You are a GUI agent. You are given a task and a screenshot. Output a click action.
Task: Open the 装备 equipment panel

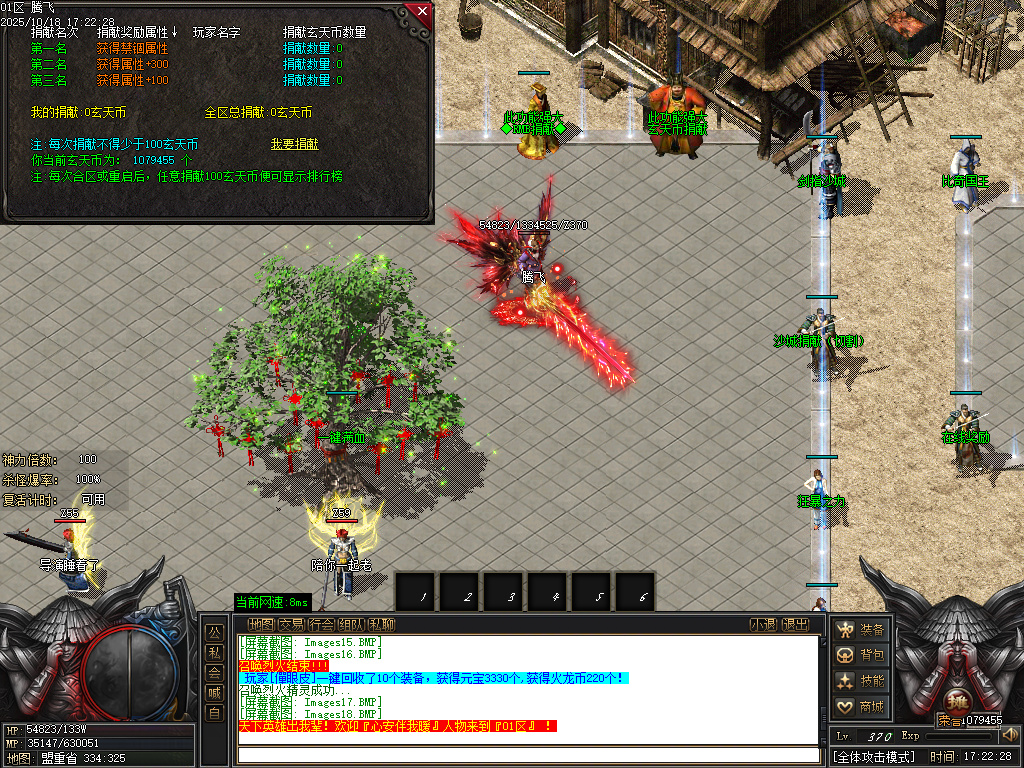(x=861, y=630)
